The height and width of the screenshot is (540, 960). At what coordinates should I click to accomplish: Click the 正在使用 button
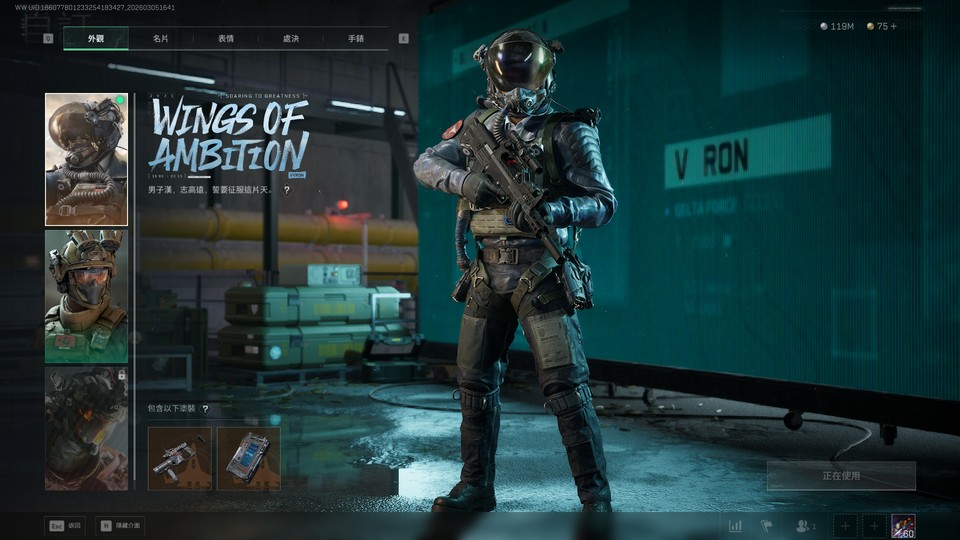tap(841, 476)
